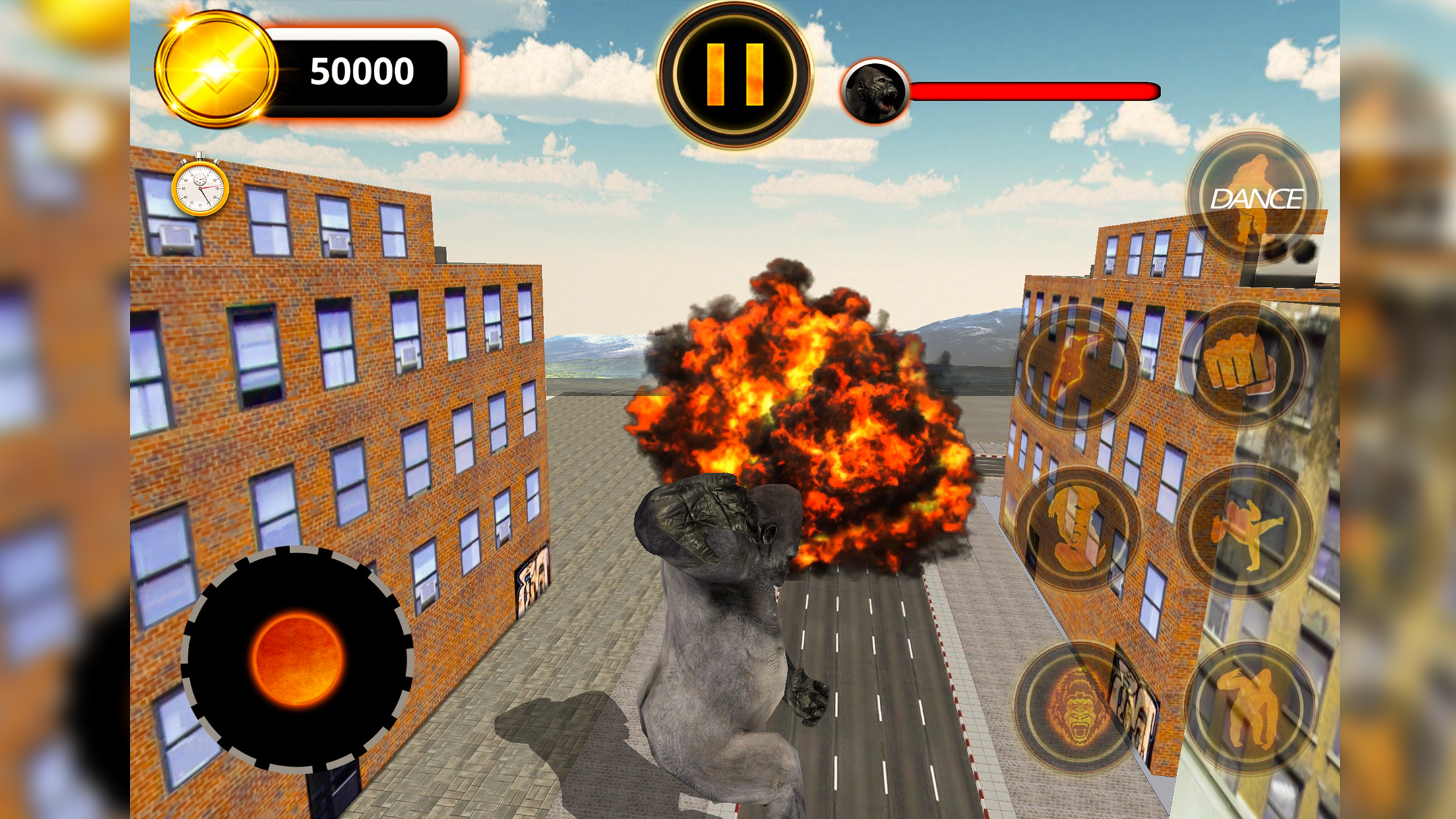Image resolution: width=1456 pixels, height=819 pixels.
Task: Click the orange virtual joystick knob
Action: coord(297,659)
